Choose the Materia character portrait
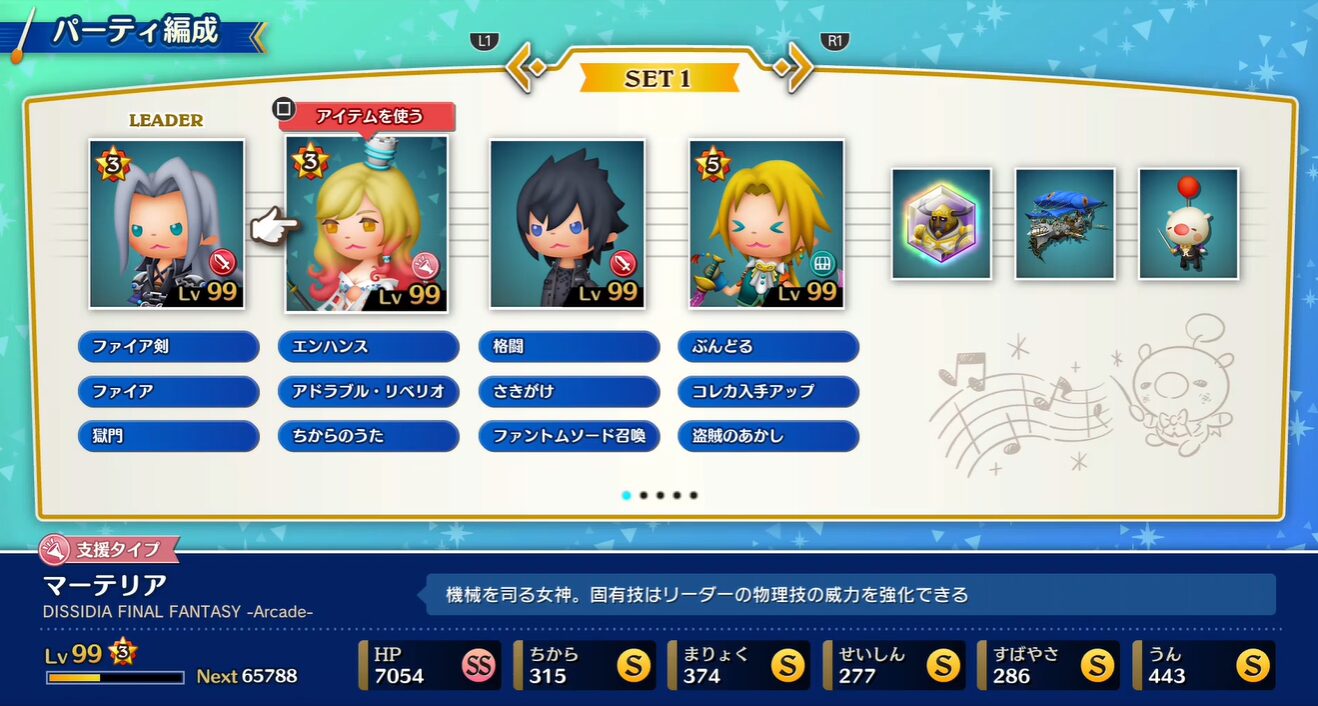 (367, 225)
